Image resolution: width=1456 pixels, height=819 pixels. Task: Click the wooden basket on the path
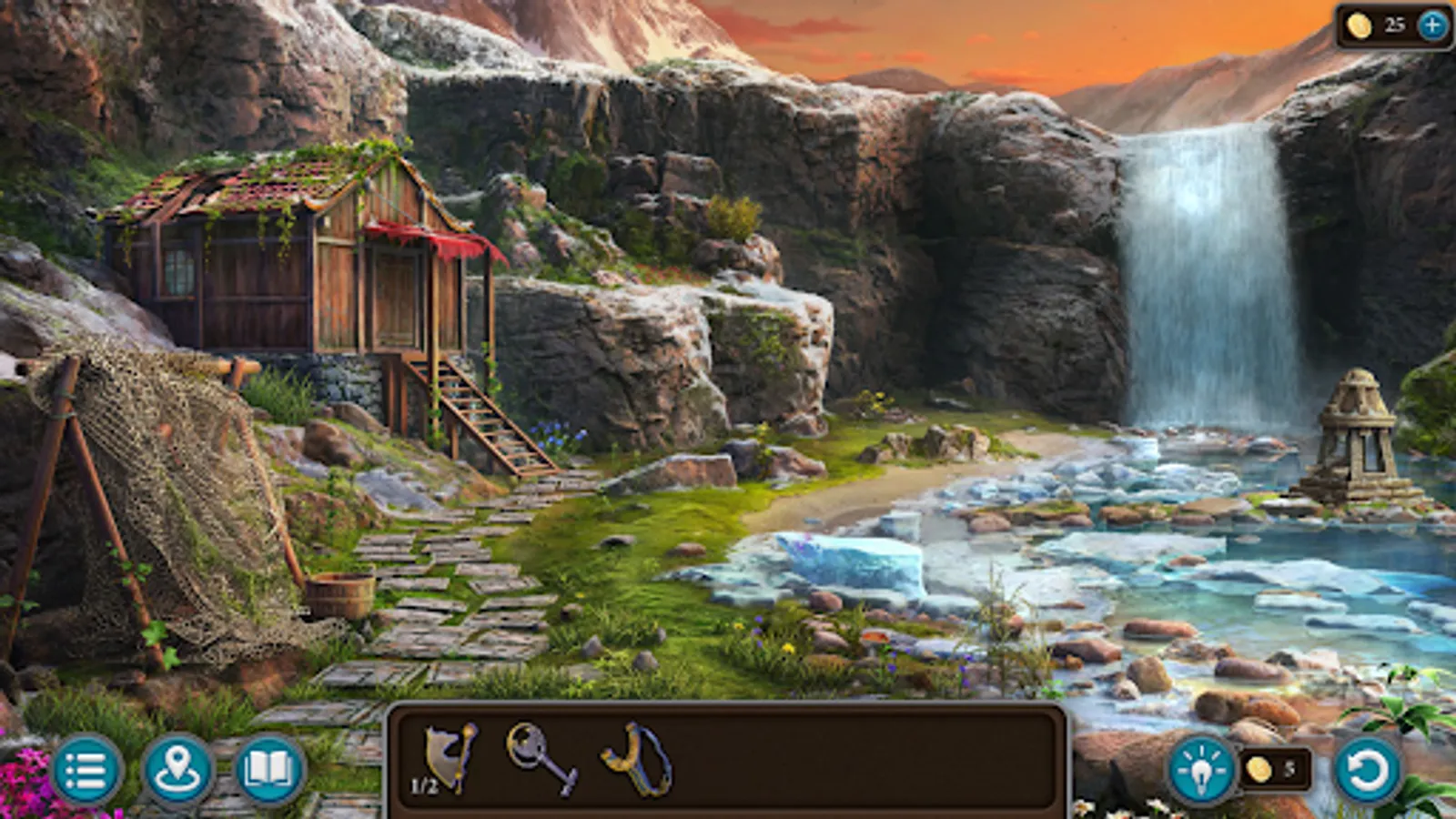click(x=339, y=591)
